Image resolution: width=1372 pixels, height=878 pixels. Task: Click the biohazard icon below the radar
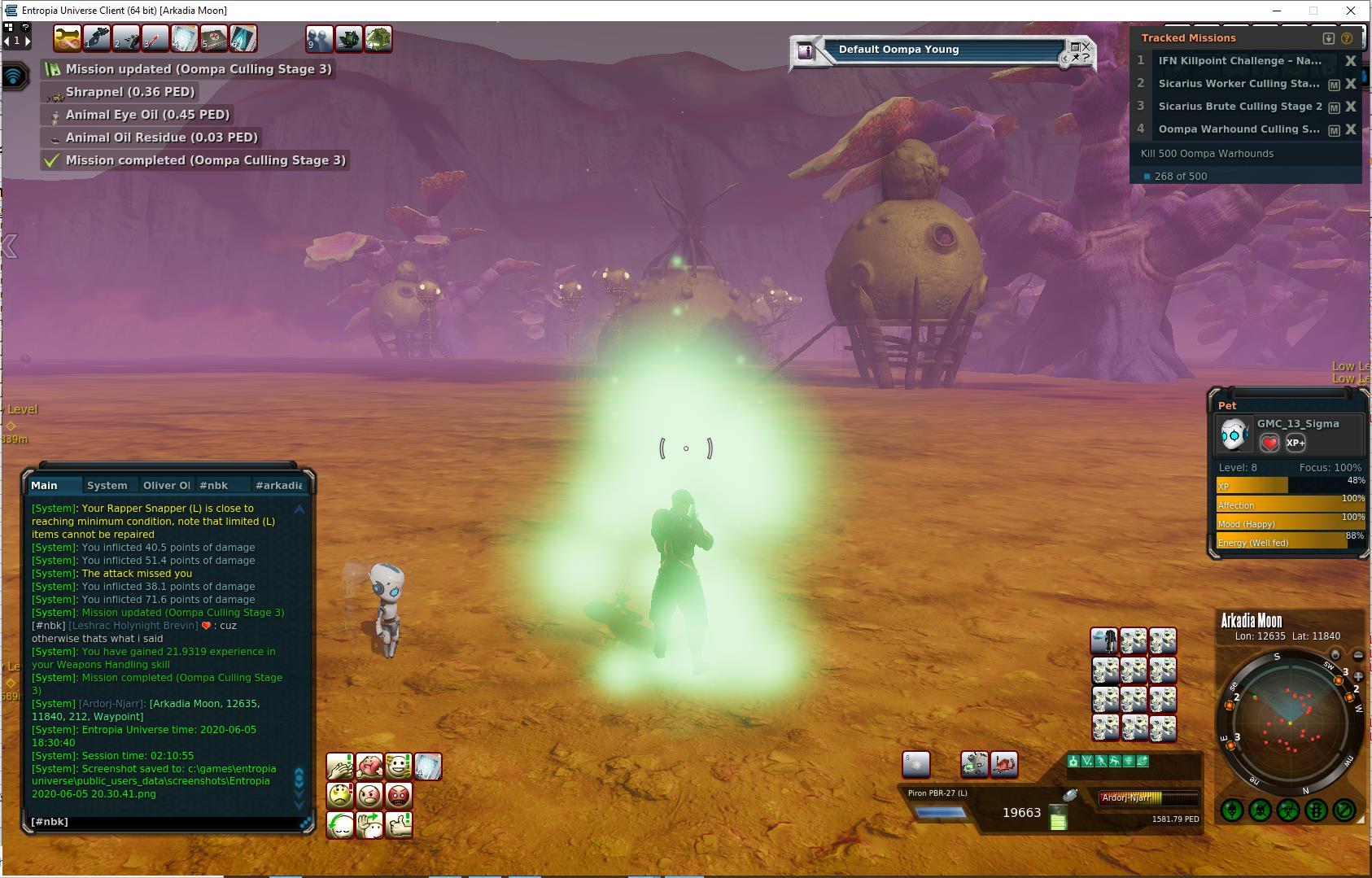(x=1288, y=810)
